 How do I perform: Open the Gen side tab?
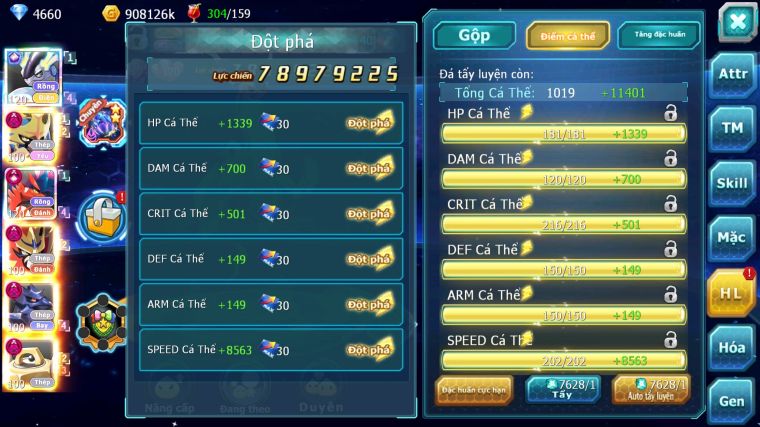(x=733, y=401)
